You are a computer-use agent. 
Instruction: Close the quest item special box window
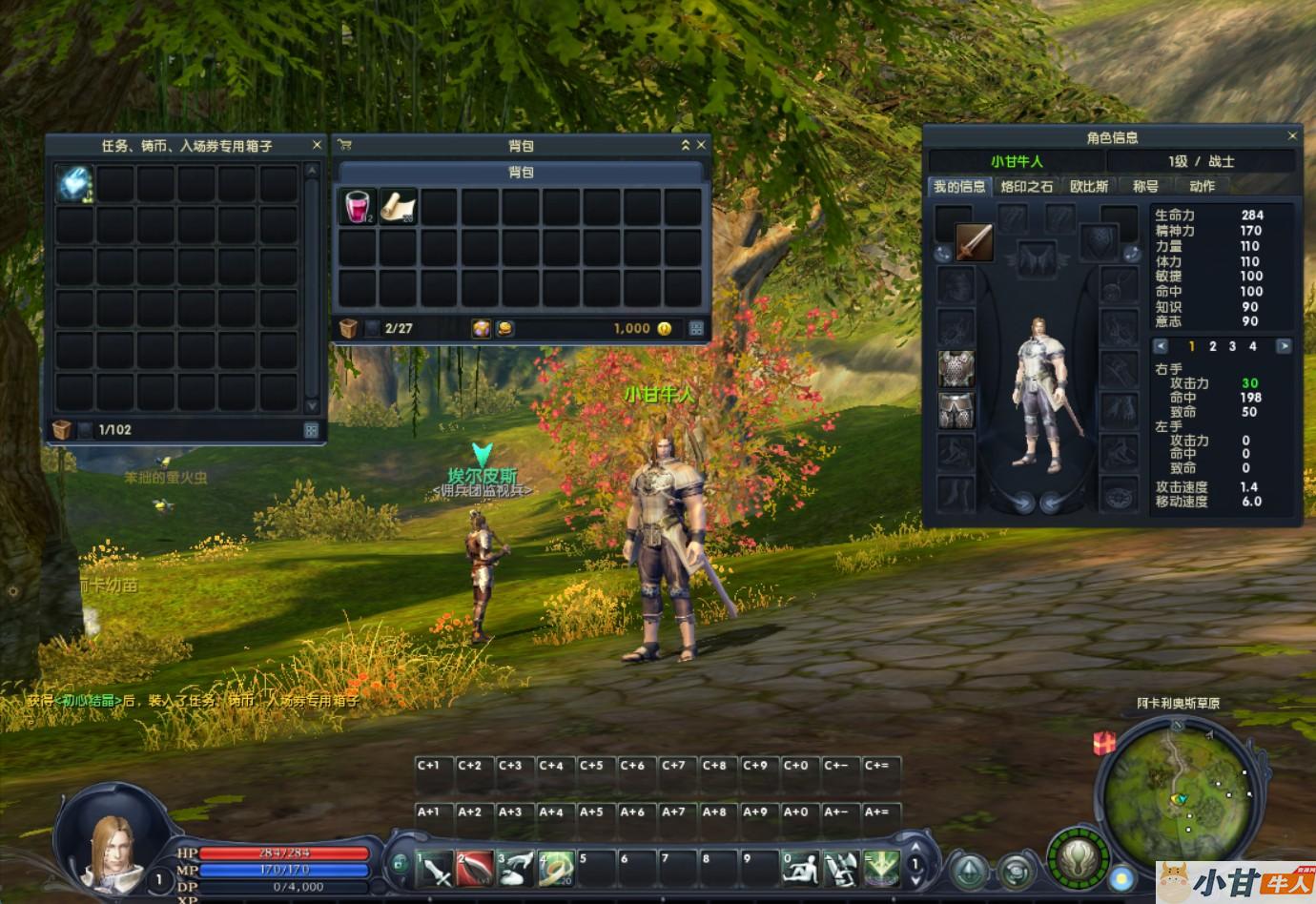317,145
